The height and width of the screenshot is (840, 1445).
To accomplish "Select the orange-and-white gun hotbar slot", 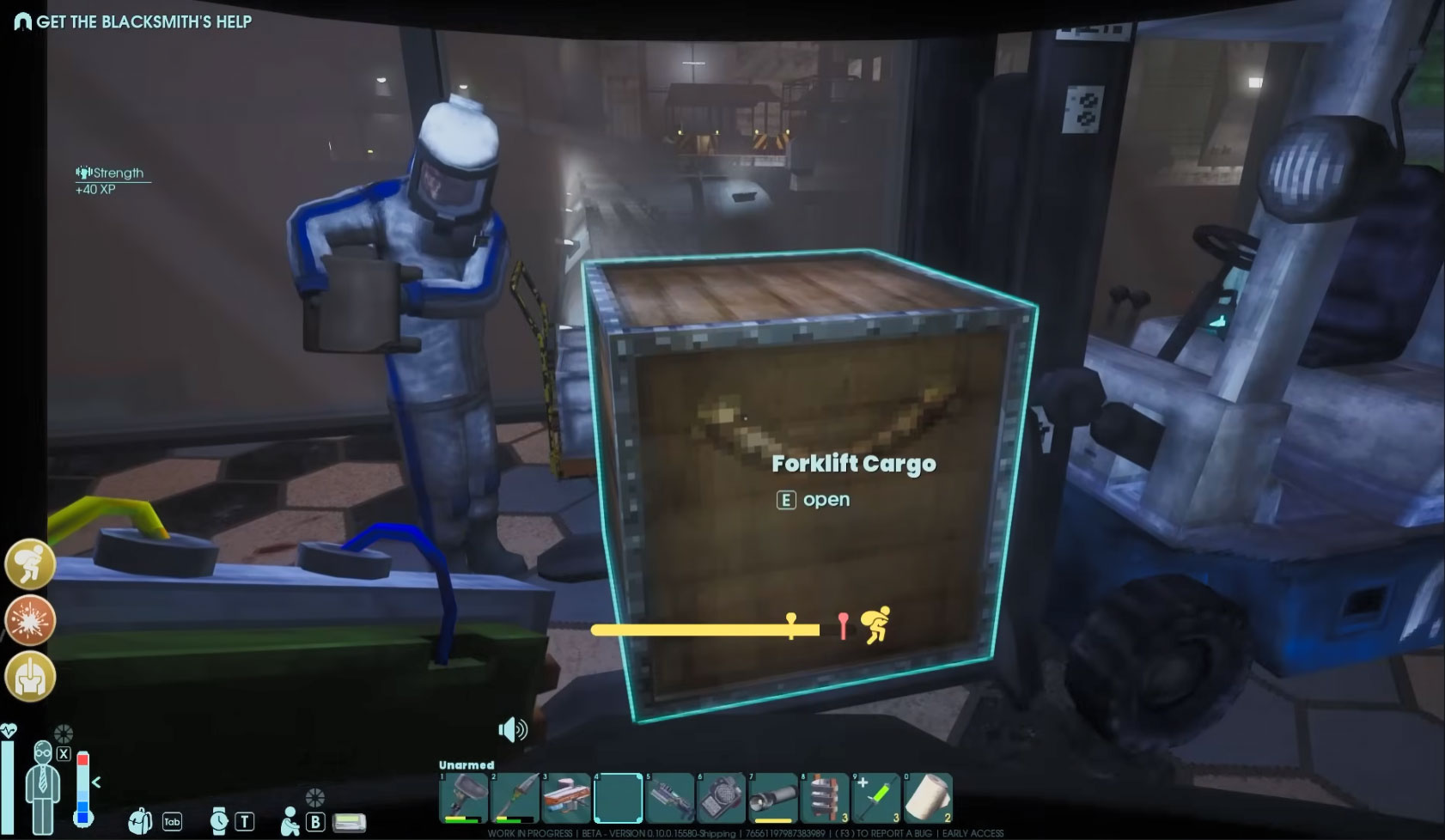I will coord(567,798).
